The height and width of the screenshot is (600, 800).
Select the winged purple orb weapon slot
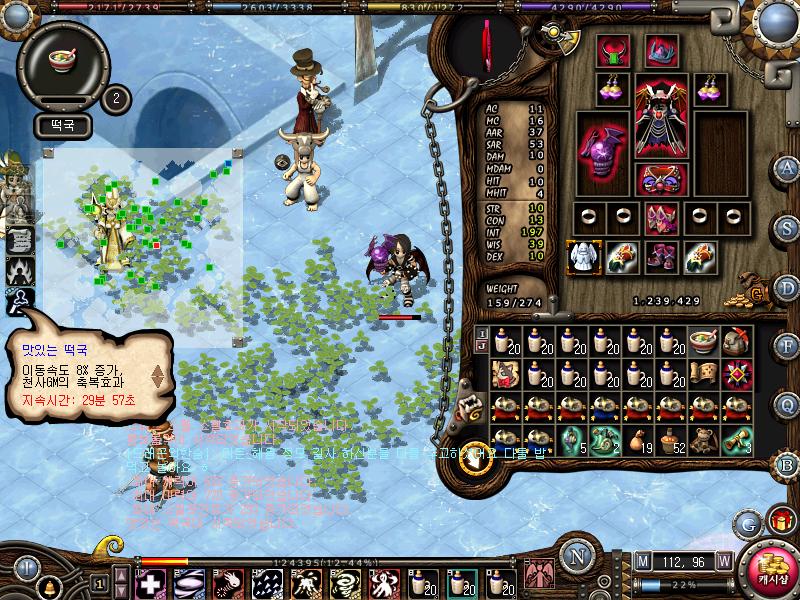click(603, 152)
